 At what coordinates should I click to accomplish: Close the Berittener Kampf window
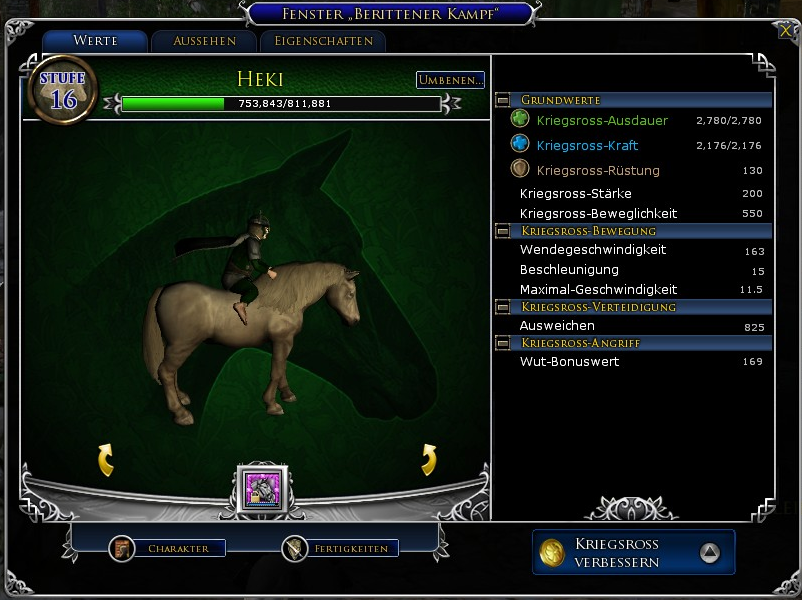tap(785, 30)
